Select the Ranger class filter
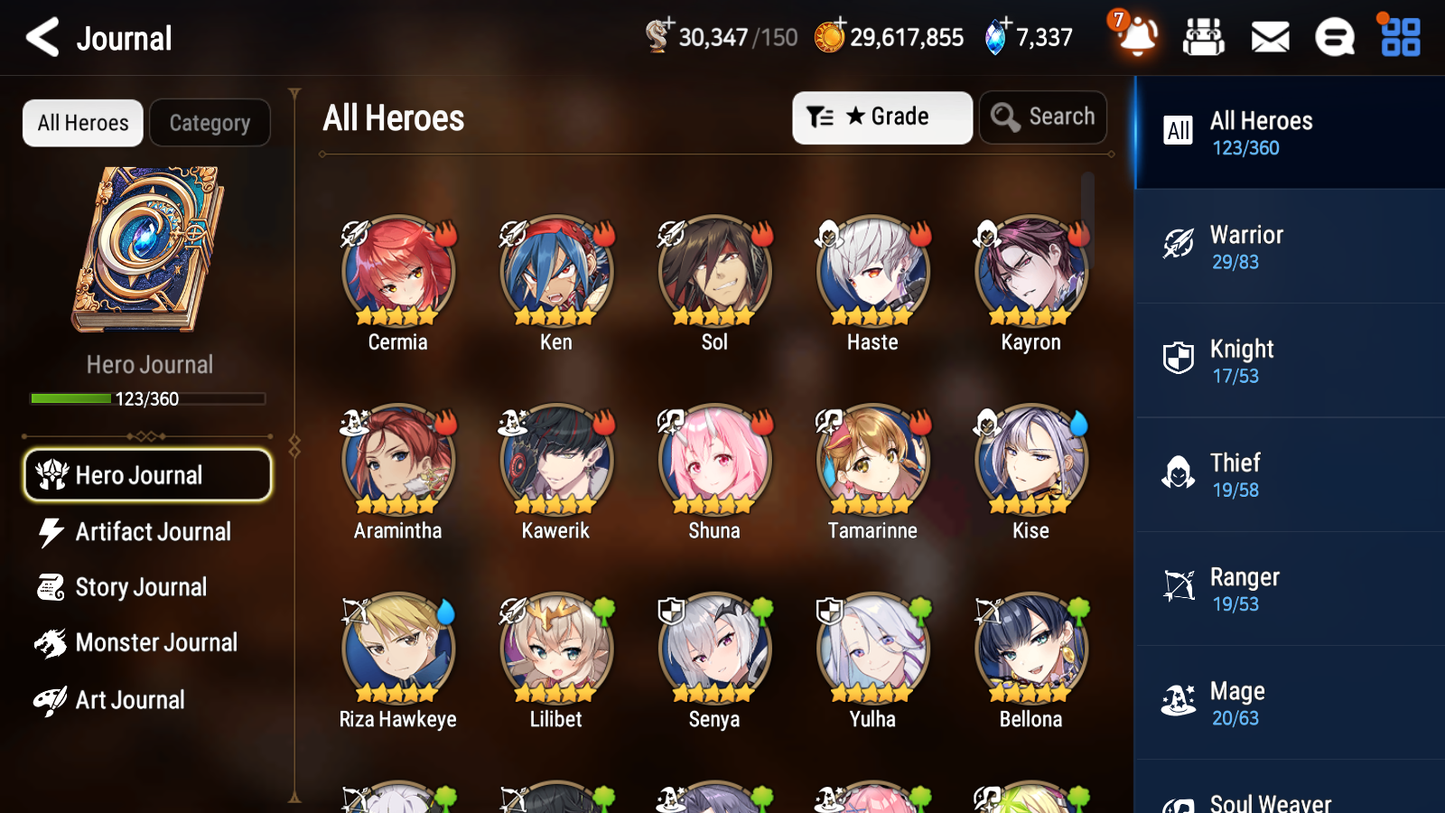 click(x=1290, y=588)
